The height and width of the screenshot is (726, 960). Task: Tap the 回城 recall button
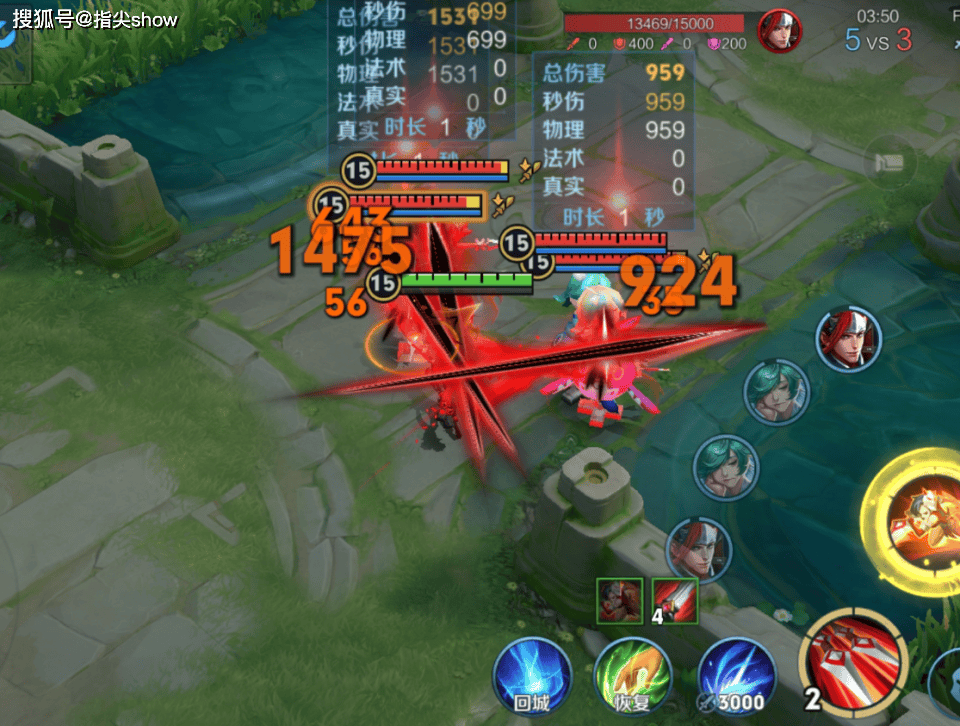click(532, 673)
